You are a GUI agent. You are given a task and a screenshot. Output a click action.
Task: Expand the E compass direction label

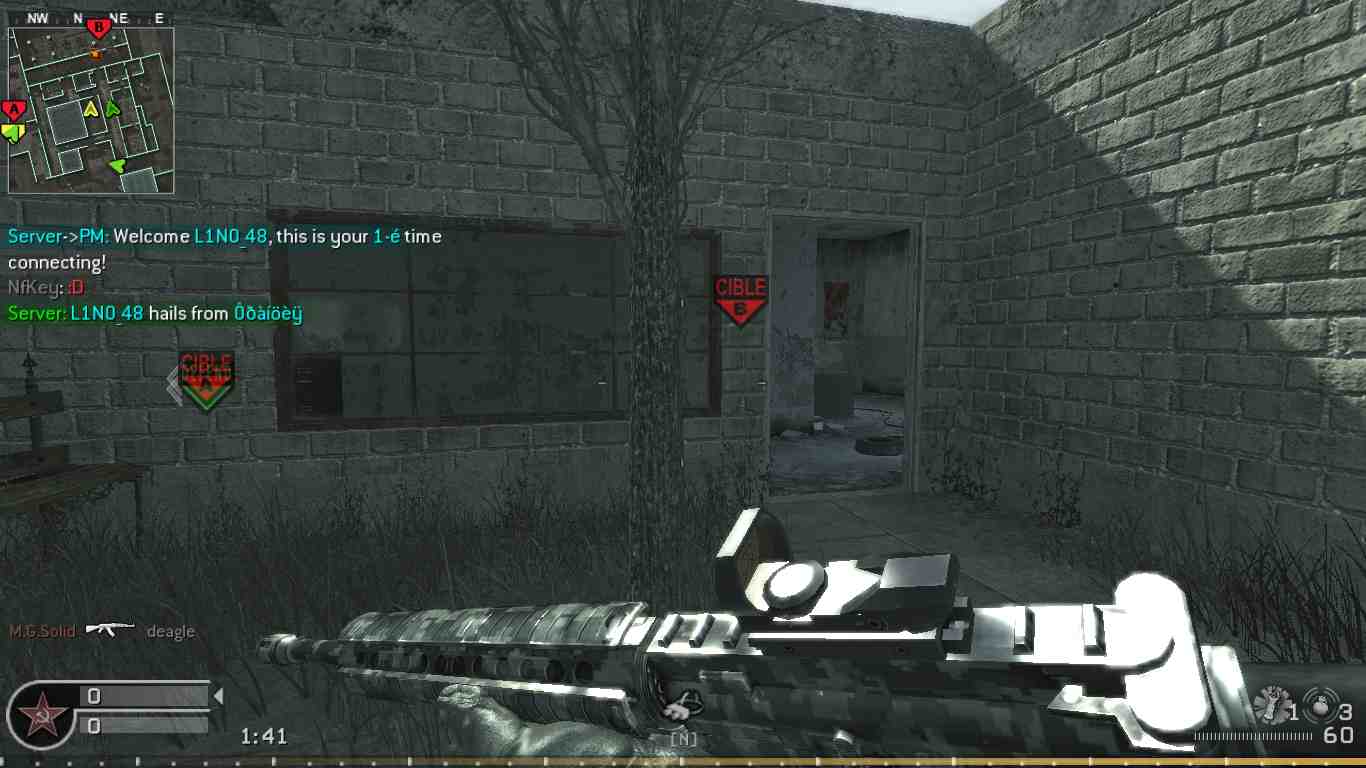[157, 16]
